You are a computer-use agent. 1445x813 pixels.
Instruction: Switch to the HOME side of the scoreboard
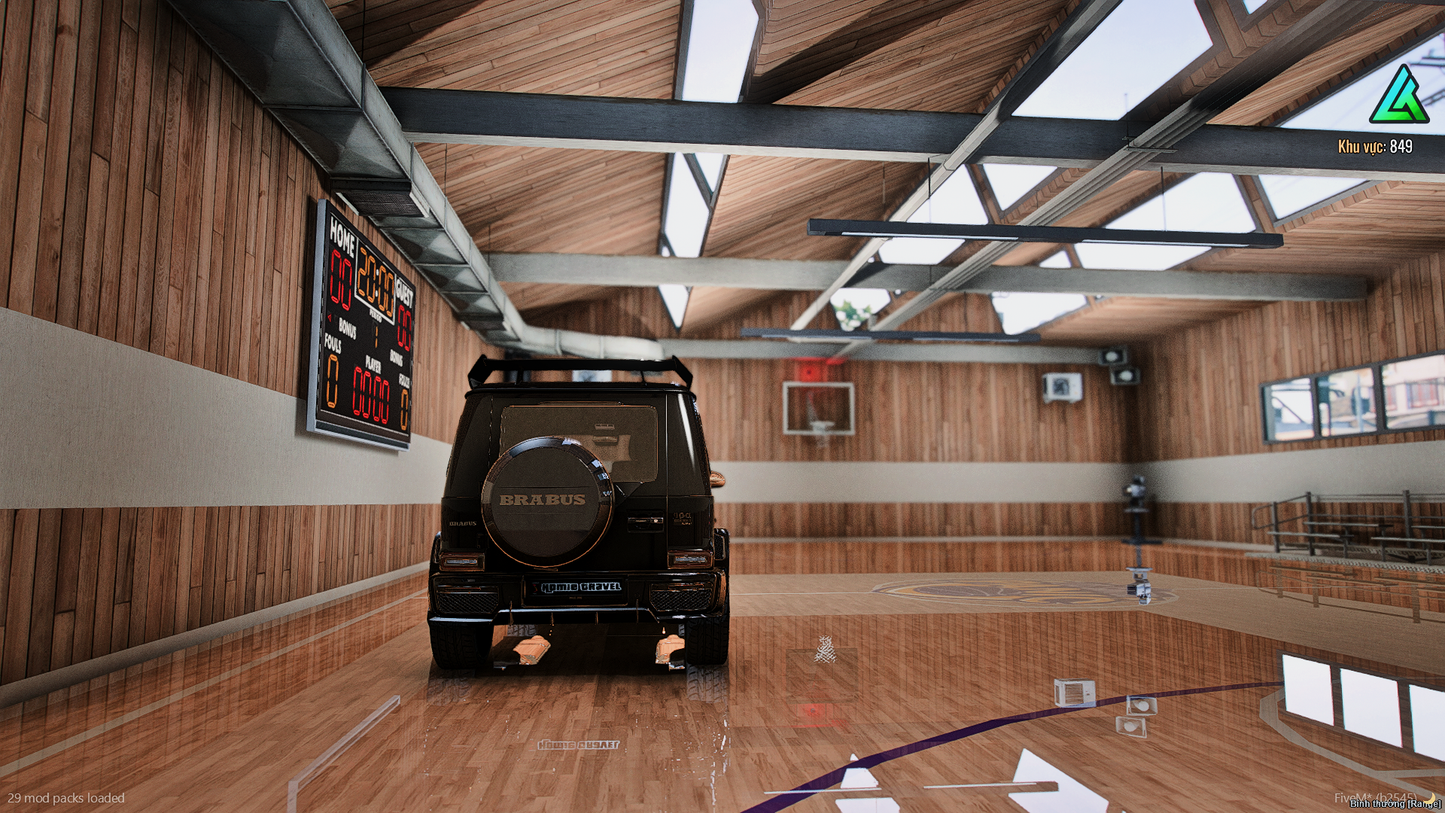coord(342,235)
